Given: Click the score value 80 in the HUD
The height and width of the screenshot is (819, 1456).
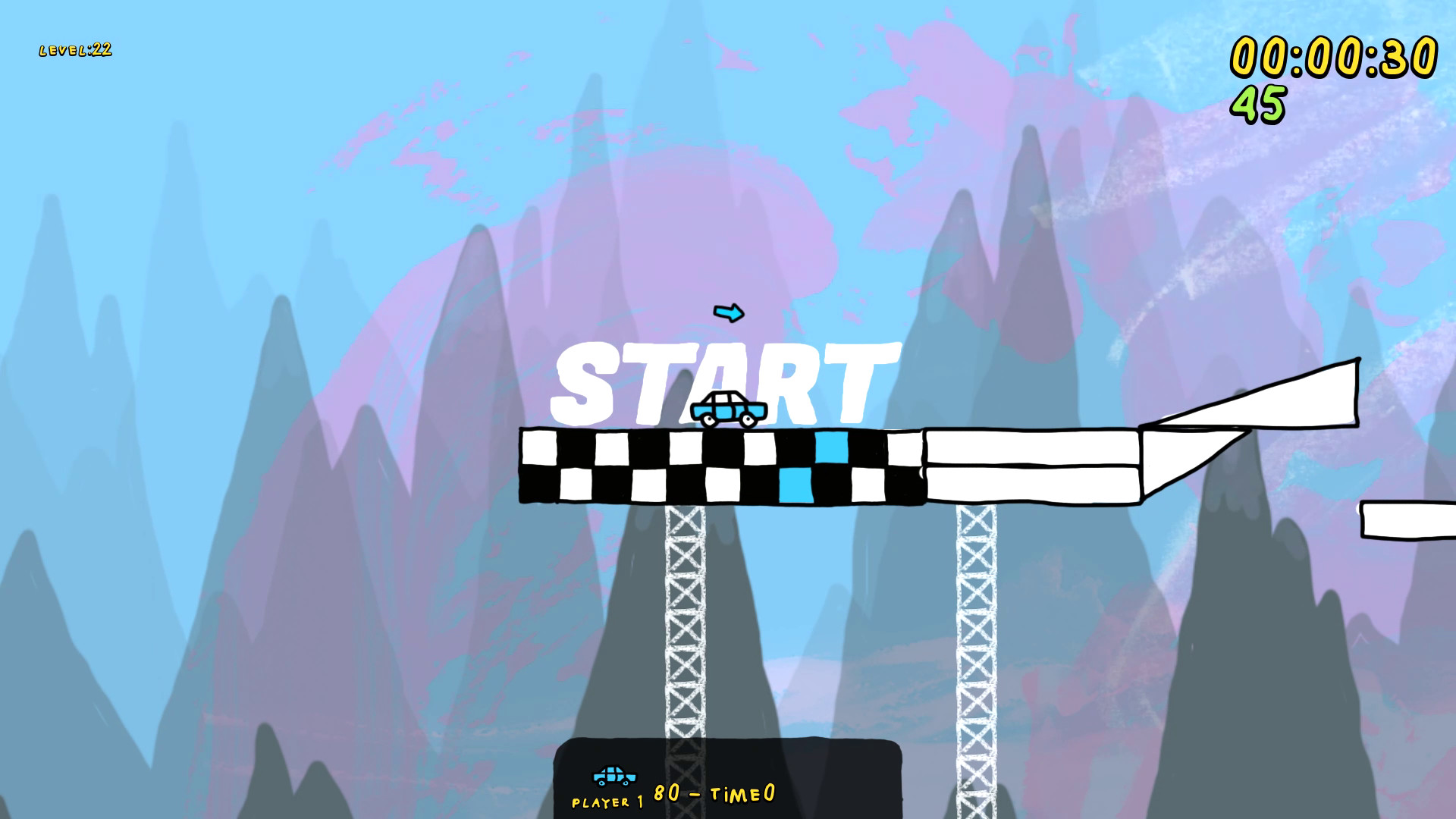Looking at the screenshot, I should coord(667,791).
